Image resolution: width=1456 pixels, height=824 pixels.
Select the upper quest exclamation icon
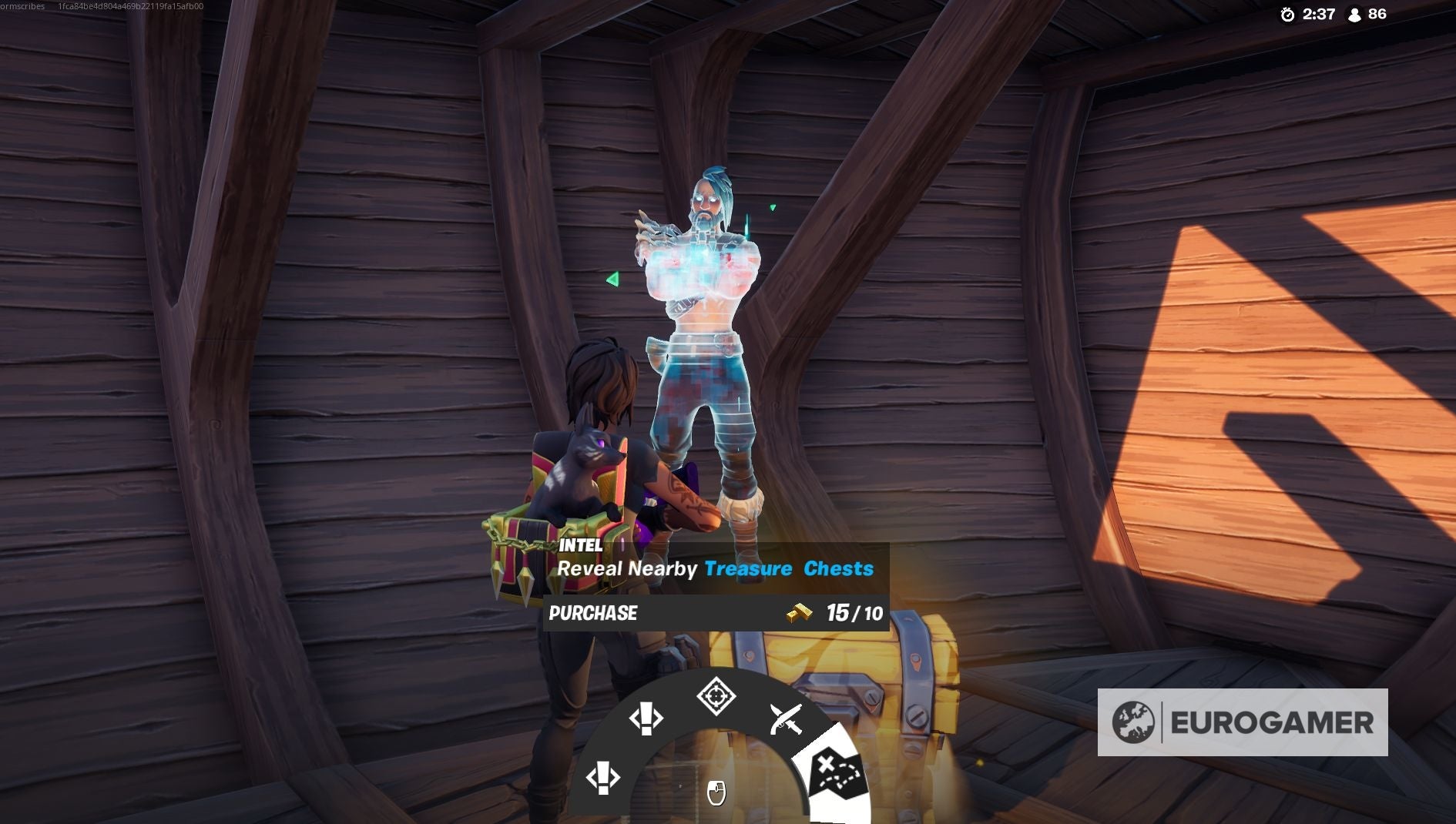(647, 718)
